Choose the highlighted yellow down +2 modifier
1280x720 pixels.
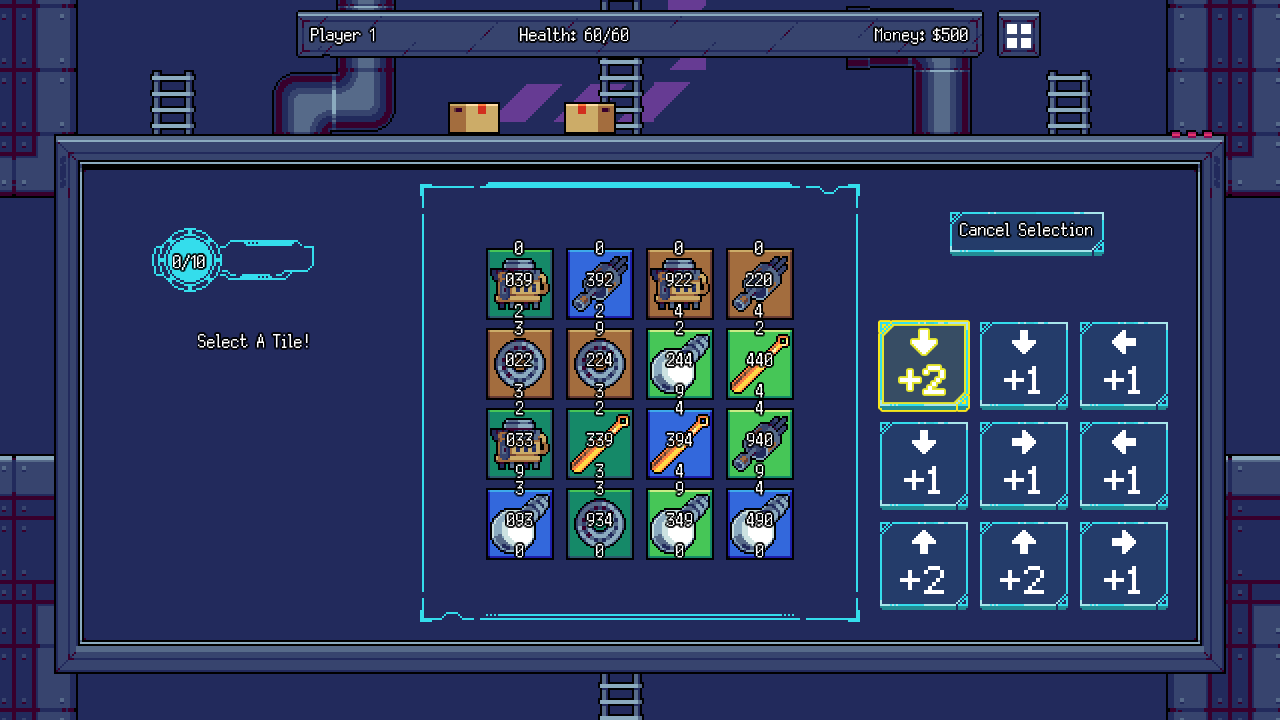pos(923,365)
